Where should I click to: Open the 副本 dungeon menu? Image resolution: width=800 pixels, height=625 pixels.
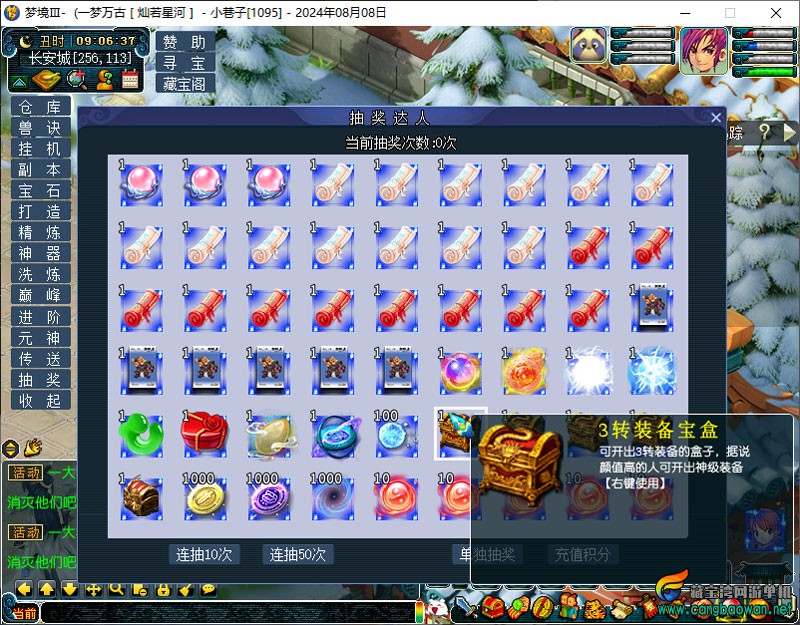tap(40, 170)
